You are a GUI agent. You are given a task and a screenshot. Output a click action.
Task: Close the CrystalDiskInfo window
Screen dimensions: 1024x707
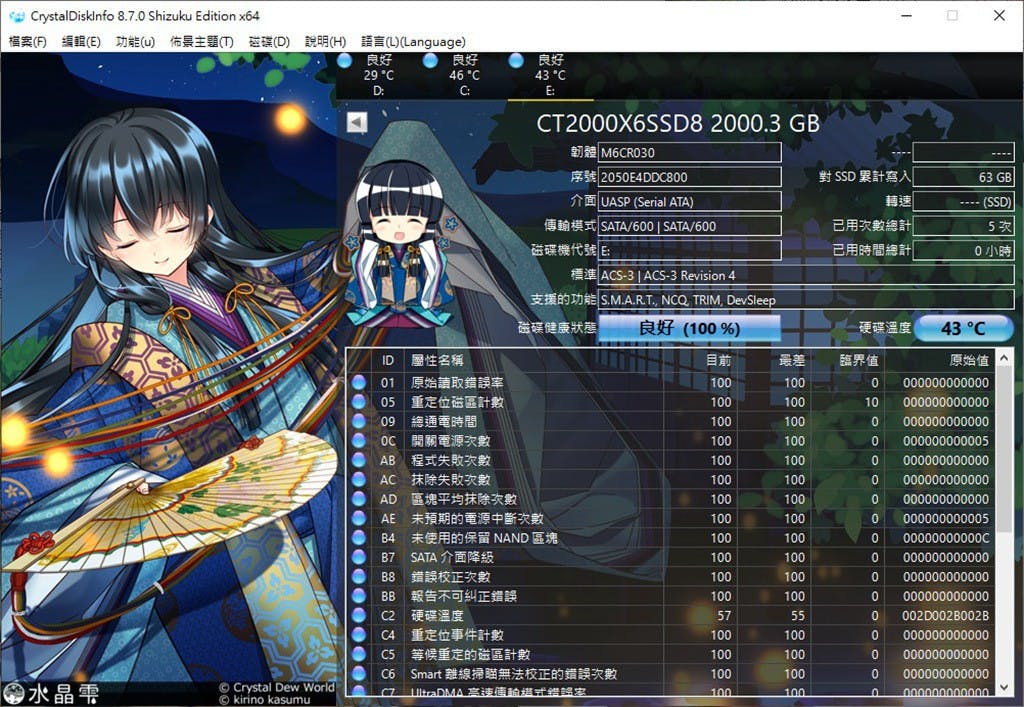tap(998, 16)
